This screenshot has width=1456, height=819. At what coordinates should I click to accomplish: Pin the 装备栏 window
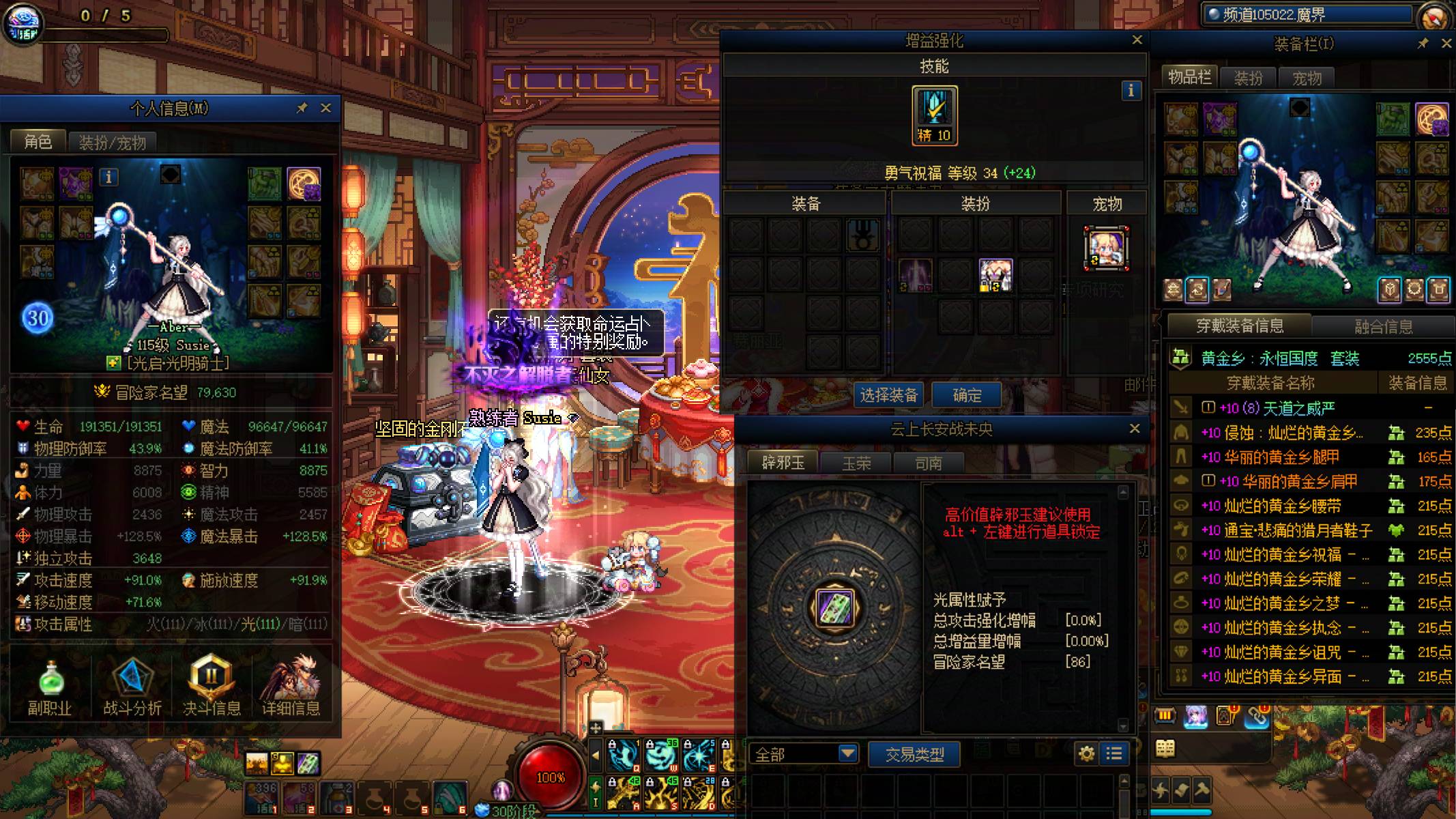pos(1421,43)
